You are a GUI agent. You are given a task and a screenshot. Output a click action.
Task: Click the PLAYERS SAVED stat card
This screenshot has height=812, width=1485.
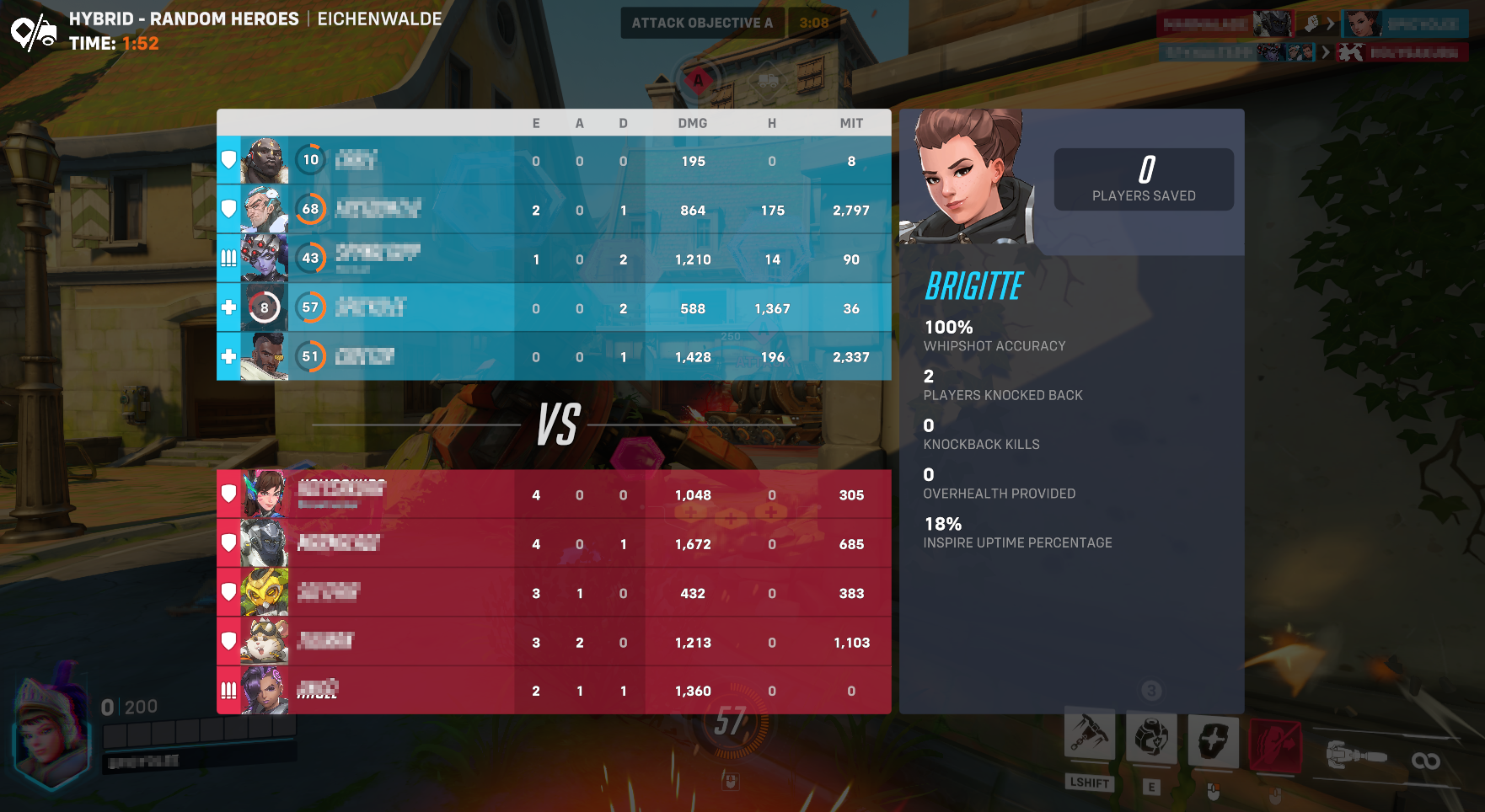coord(1144,179)
